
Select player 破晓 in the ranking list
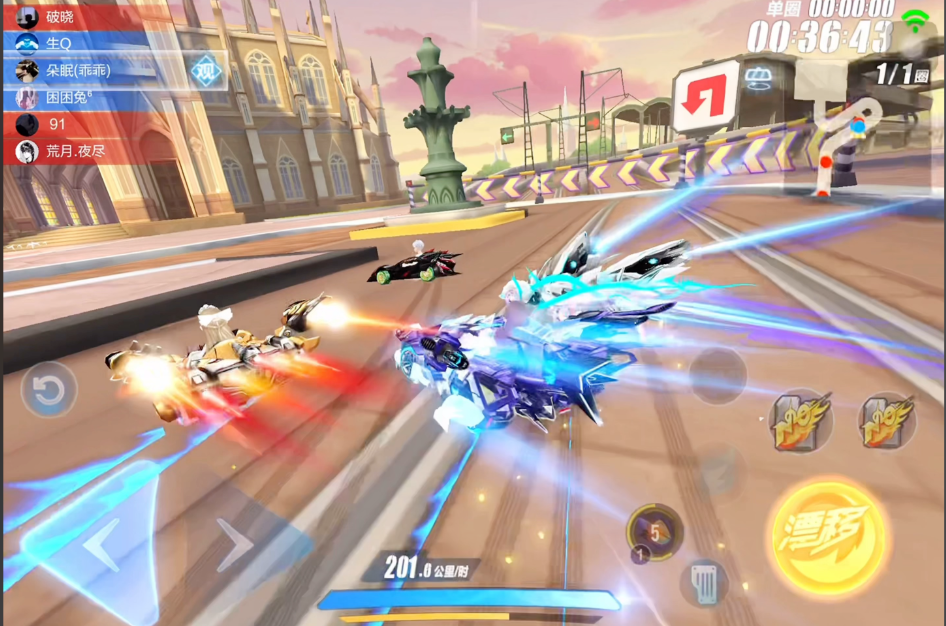click(x=75, y=16)
